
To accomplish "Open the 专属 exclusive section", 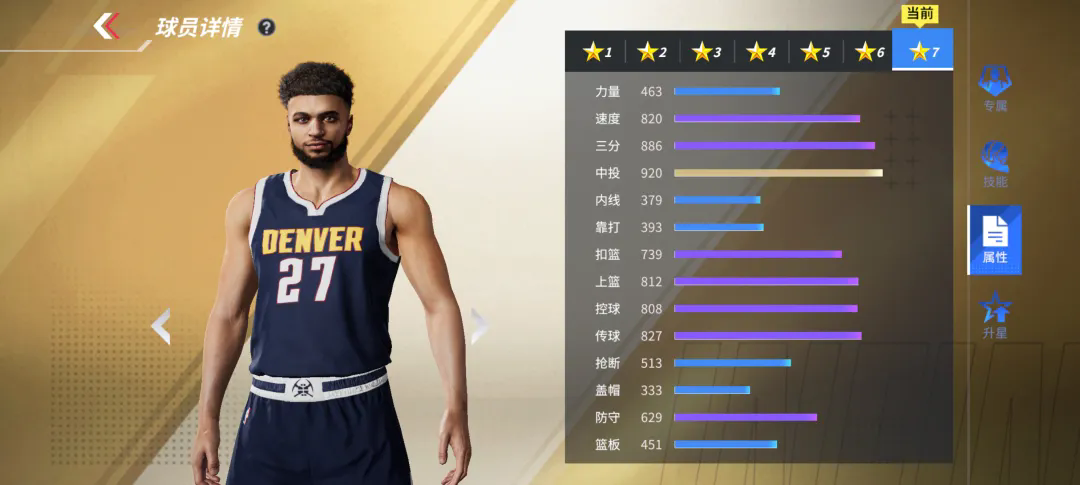I will point(994,88).
